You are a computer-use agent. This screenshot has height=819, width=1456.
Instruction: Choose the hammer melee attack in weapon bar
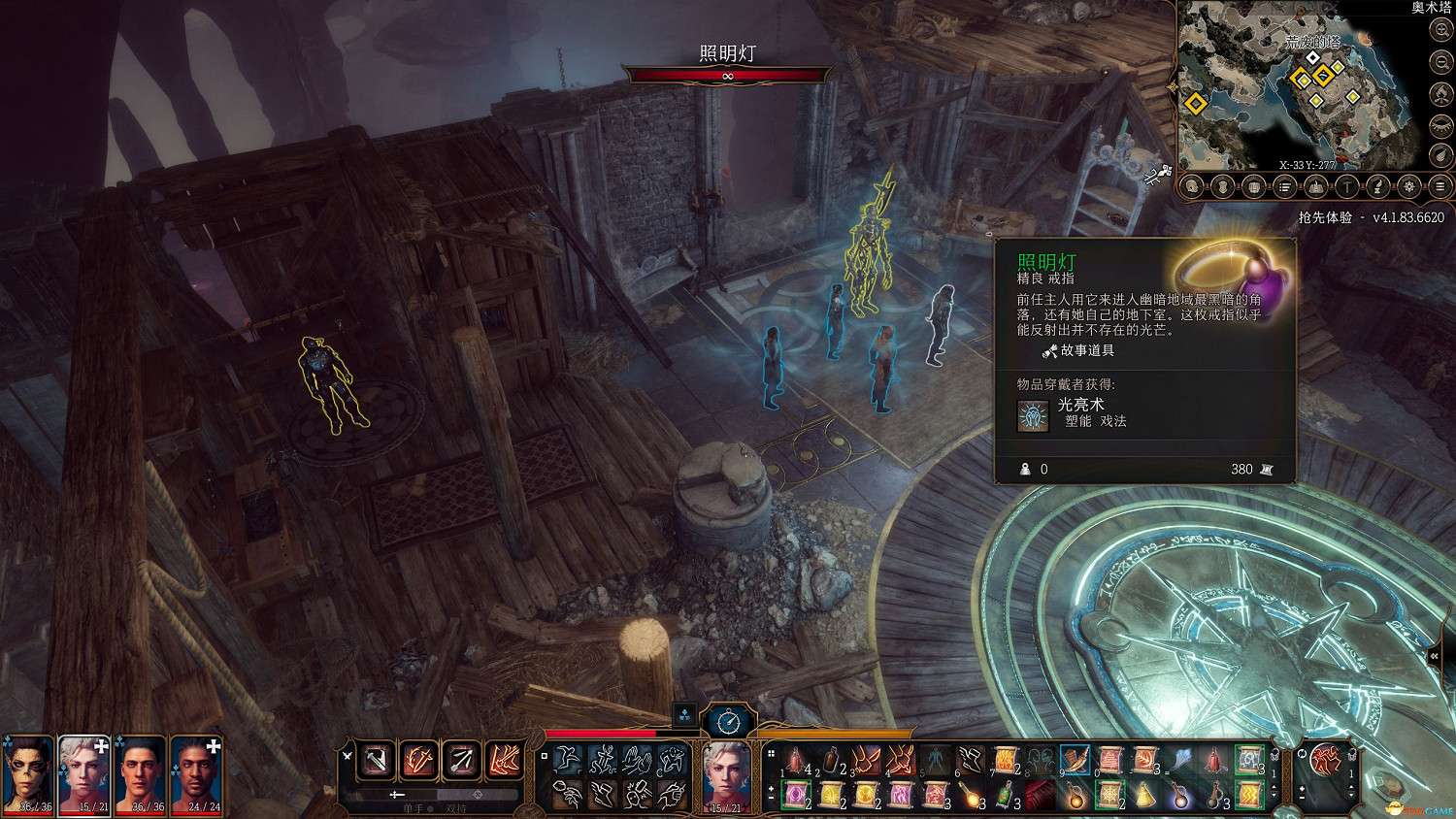(x=376, y=760)
